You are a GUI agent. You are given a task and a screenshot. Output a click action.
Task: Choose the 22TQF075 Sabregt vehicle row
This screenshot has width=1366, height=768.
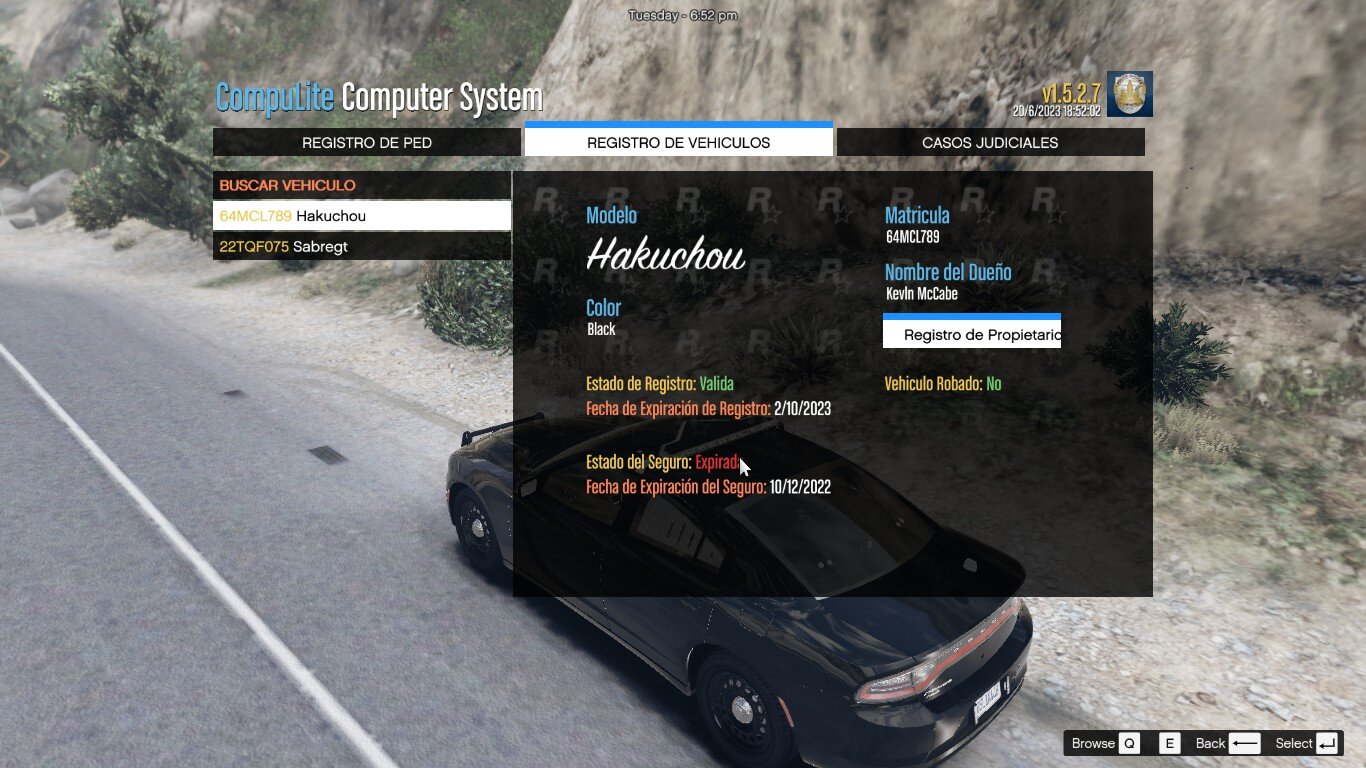[x=361, y=247]
